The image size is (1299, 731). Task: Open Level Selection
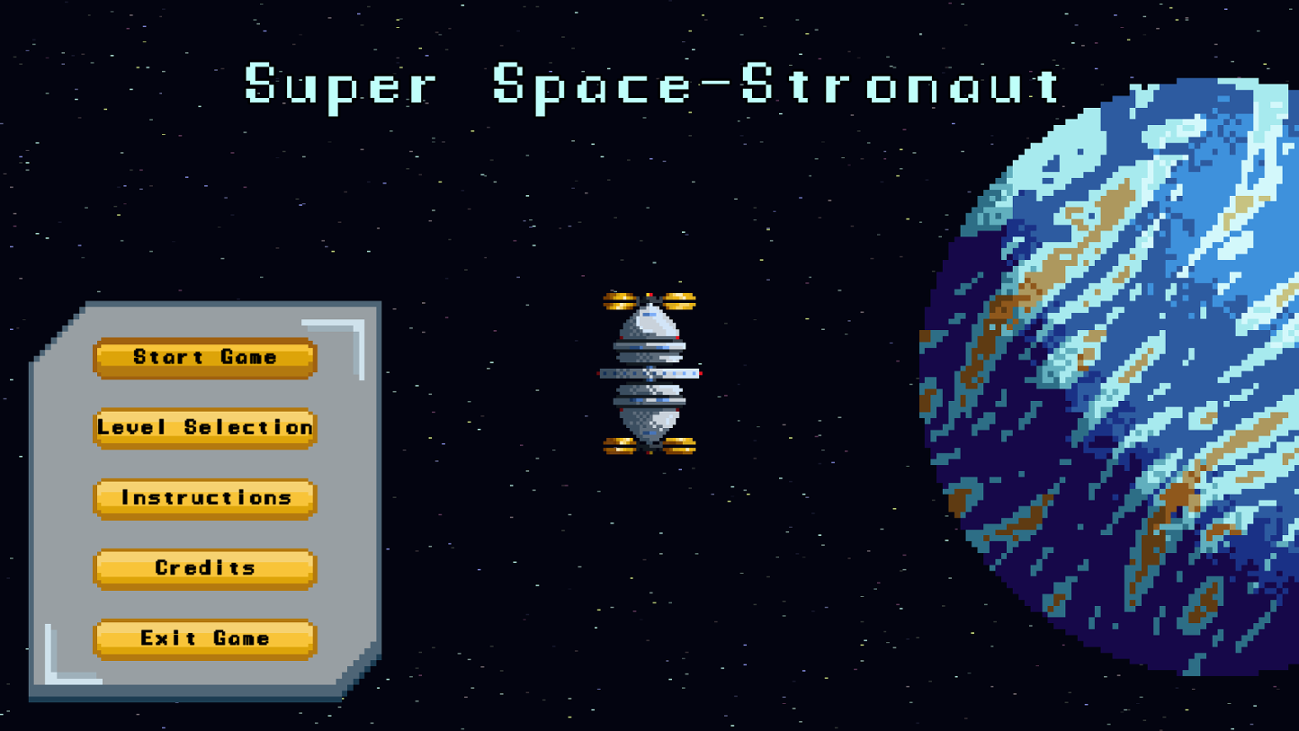[x=204, y=428]
